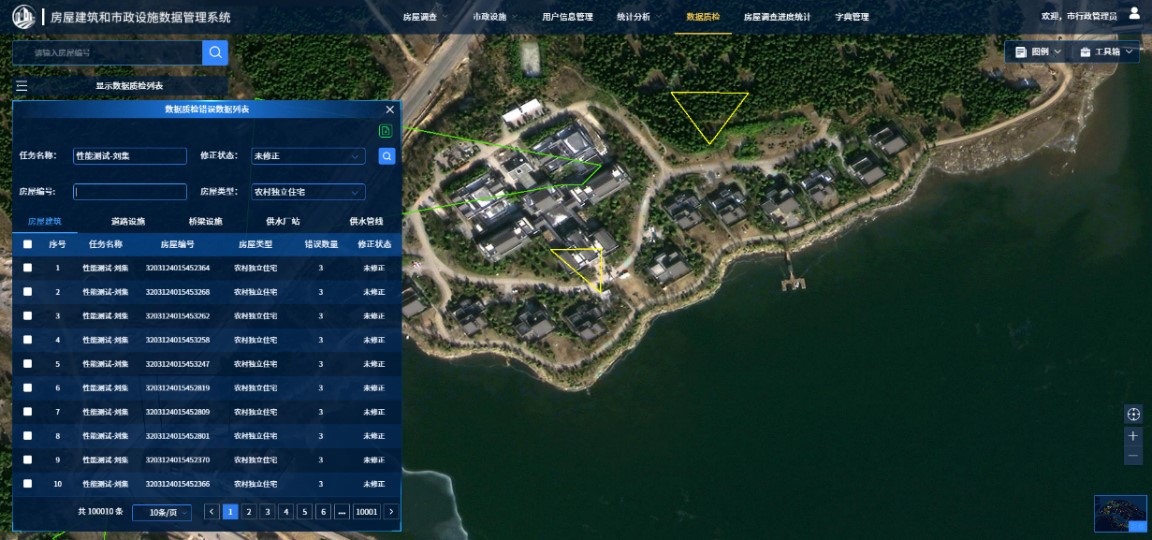Switch to the 道路设施 tab
Image resolution: width=1152 pixels, height=540 pixels.
(128, 221)
